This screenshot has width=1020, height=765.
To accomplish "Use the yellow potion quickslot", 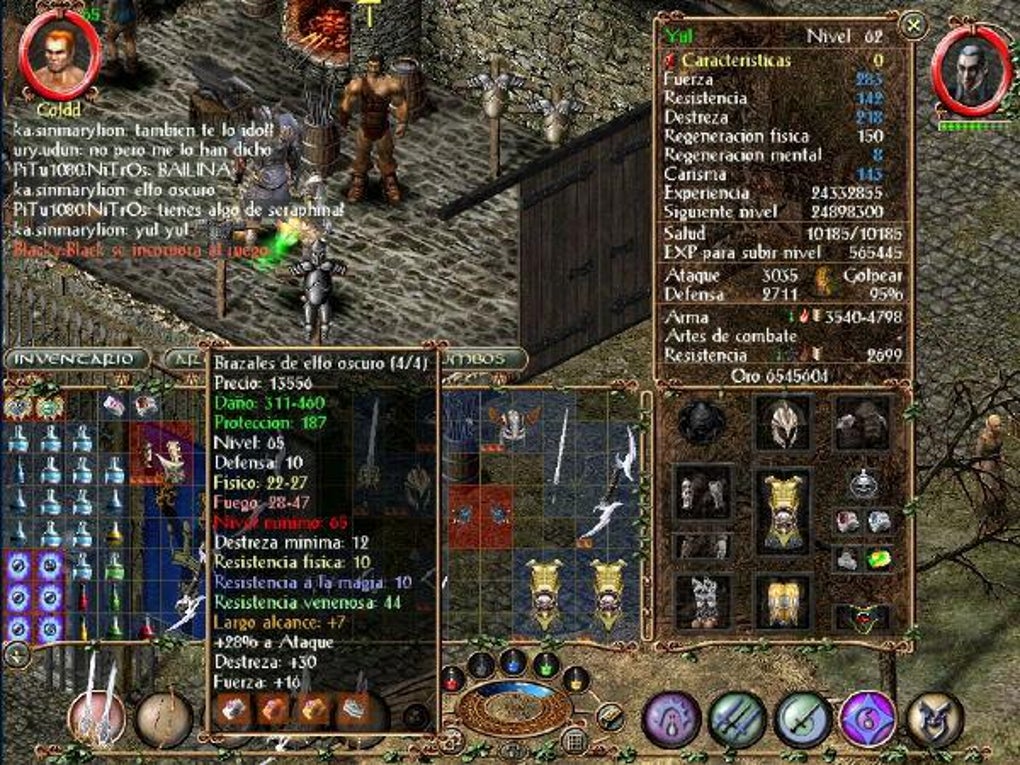I will coord(578,680).
